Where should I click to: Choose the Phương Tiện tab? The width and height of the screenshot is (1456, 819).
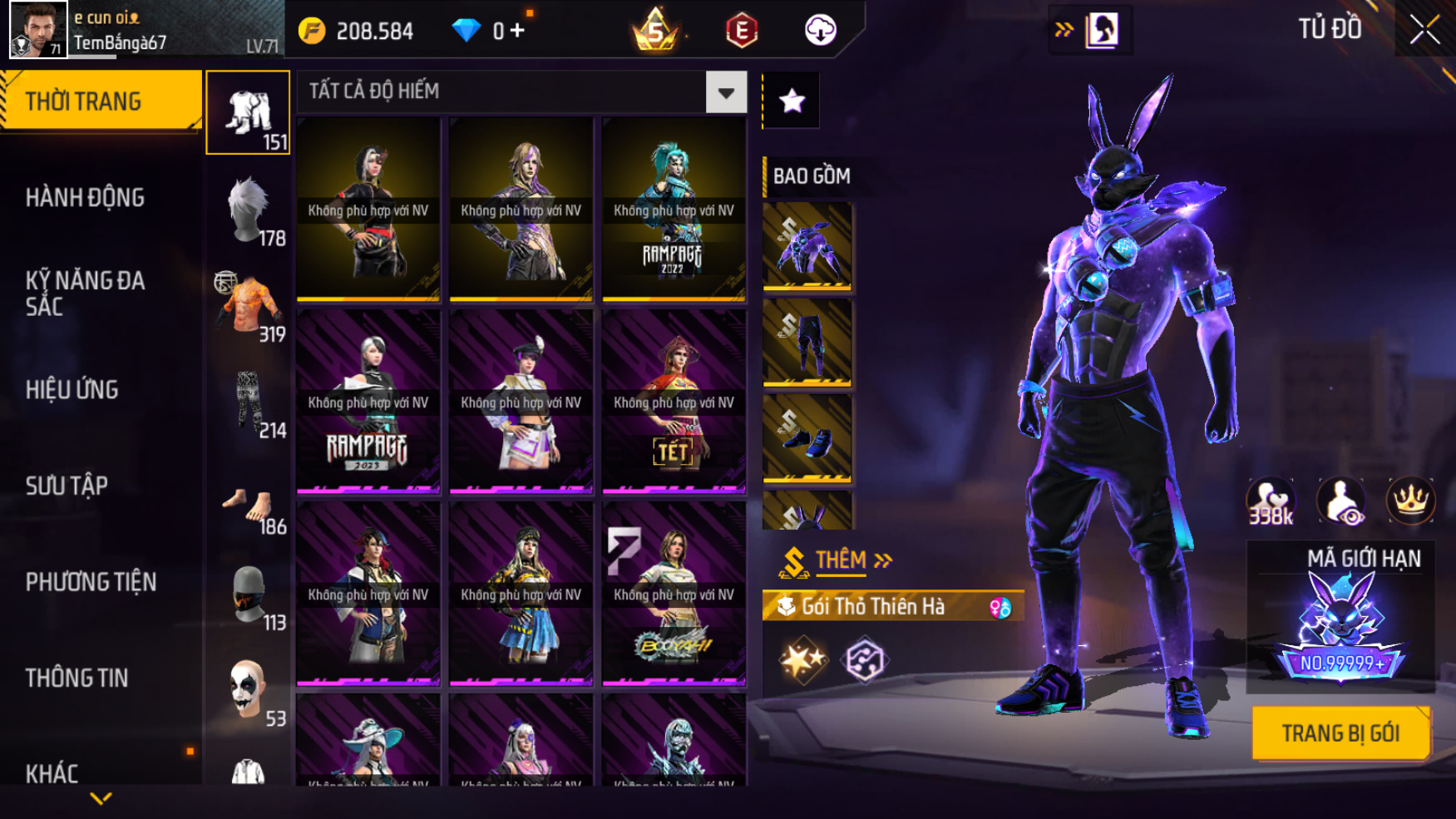(91, 582)
